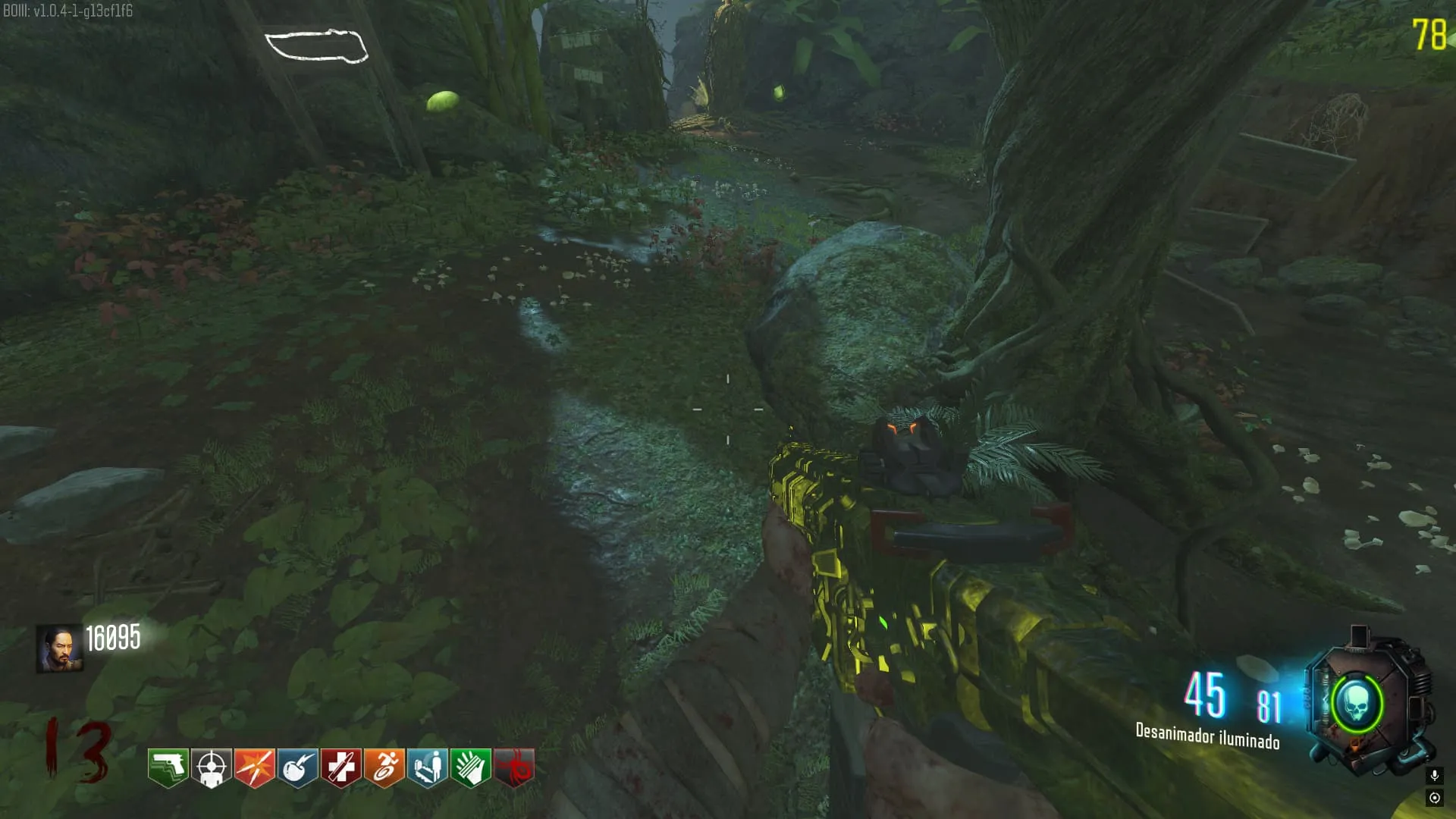Click the Juggernog cross-and-bullet perk icon
Viewport: 1456px width, 819px height.
(x=340, y=767)
